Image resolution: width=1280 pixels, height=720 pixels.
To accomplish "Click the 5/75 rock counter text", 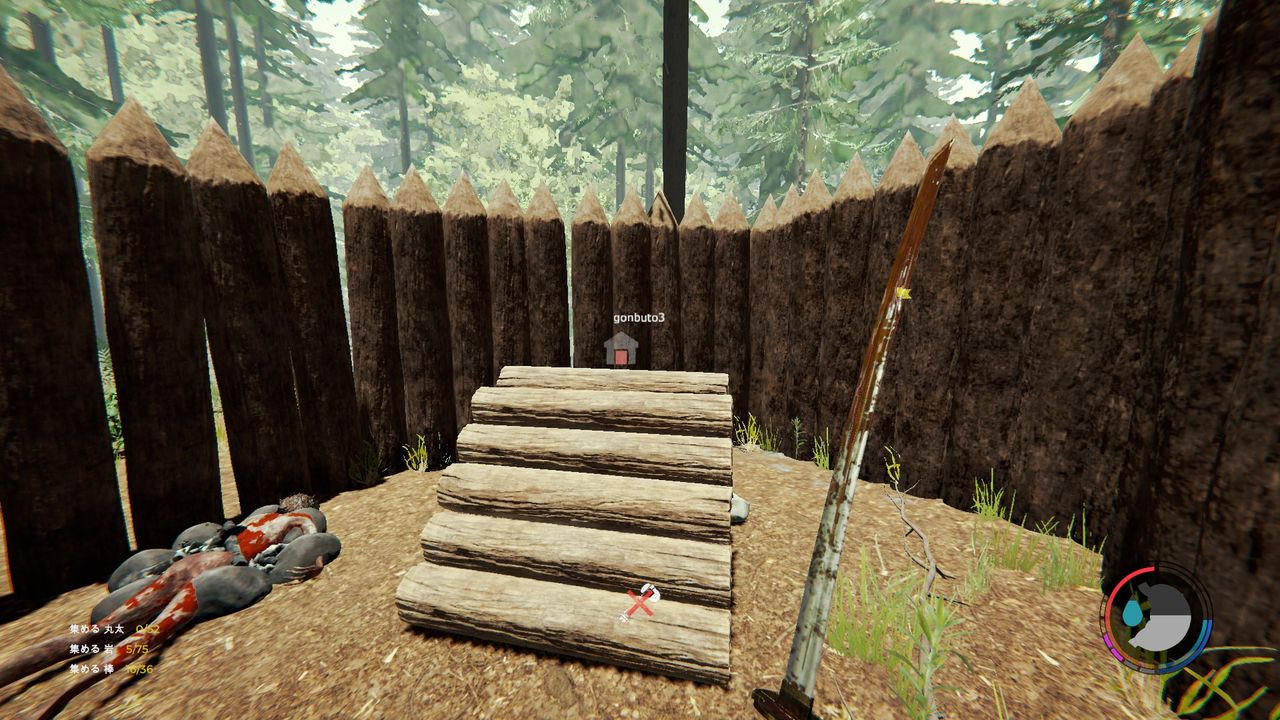I will (x=137, y=650).
